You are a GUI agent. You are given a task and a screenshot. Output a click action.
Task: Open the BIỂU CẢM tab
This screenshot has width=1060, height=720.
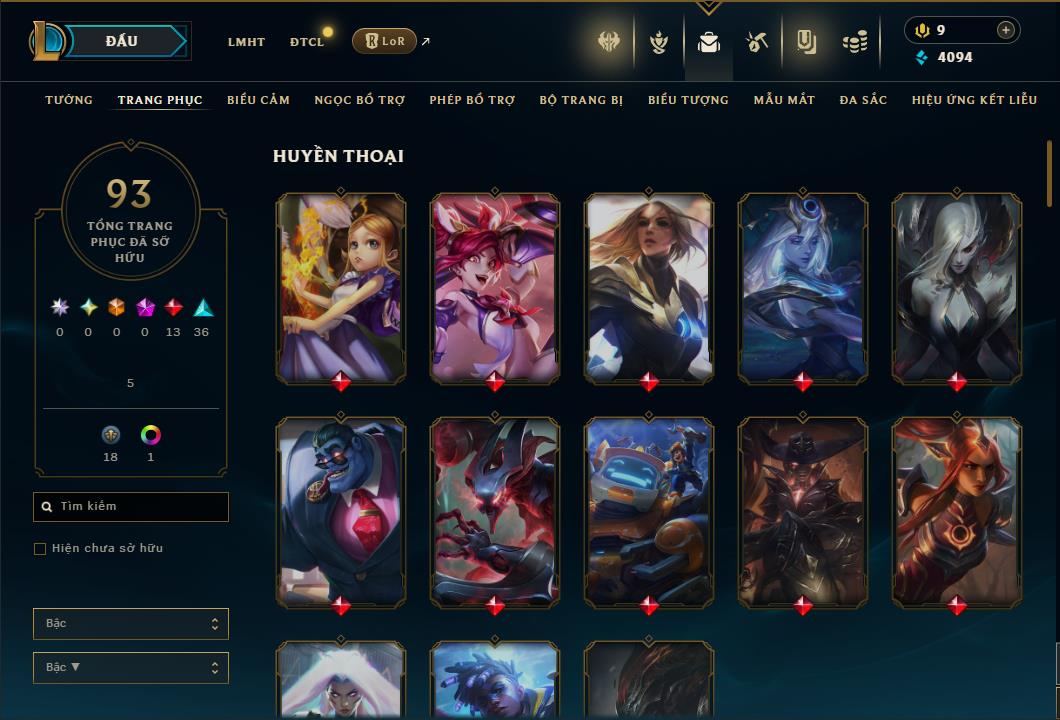[x=258, y=100]
